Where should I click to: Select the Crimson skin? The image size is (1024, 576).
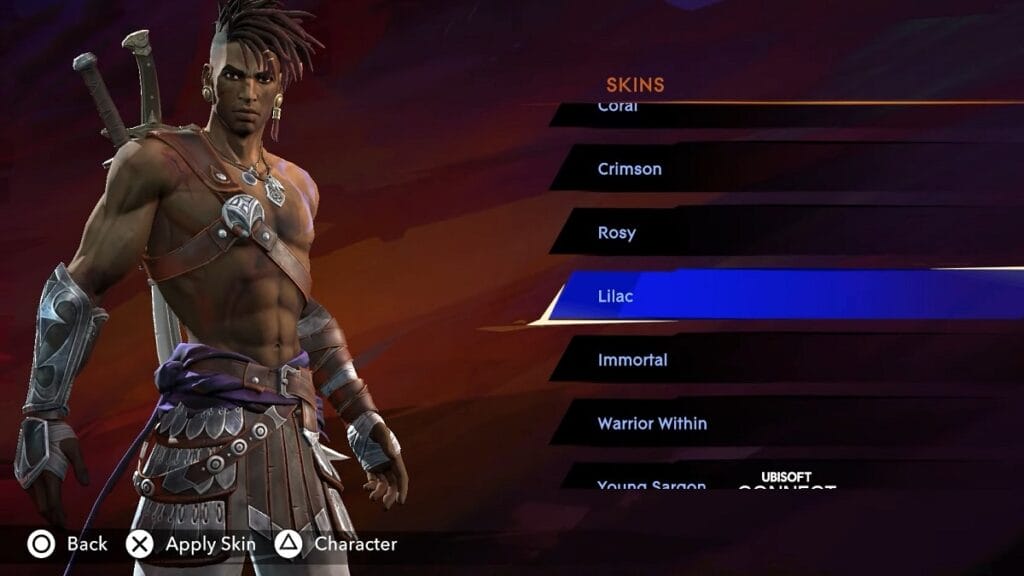tap(630, 169)
